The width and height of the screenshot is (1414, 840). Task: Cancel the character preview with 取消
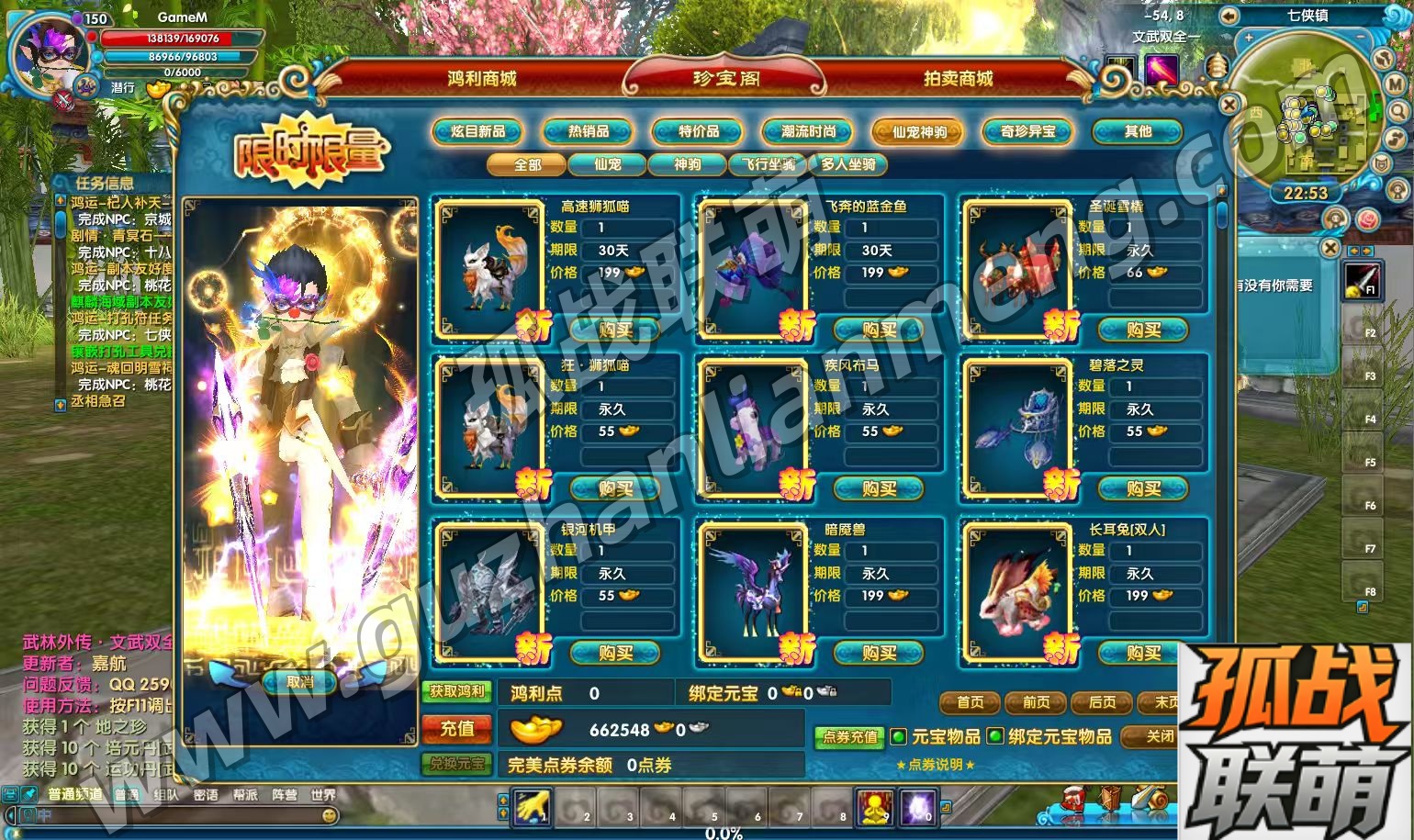pos(299,682)
